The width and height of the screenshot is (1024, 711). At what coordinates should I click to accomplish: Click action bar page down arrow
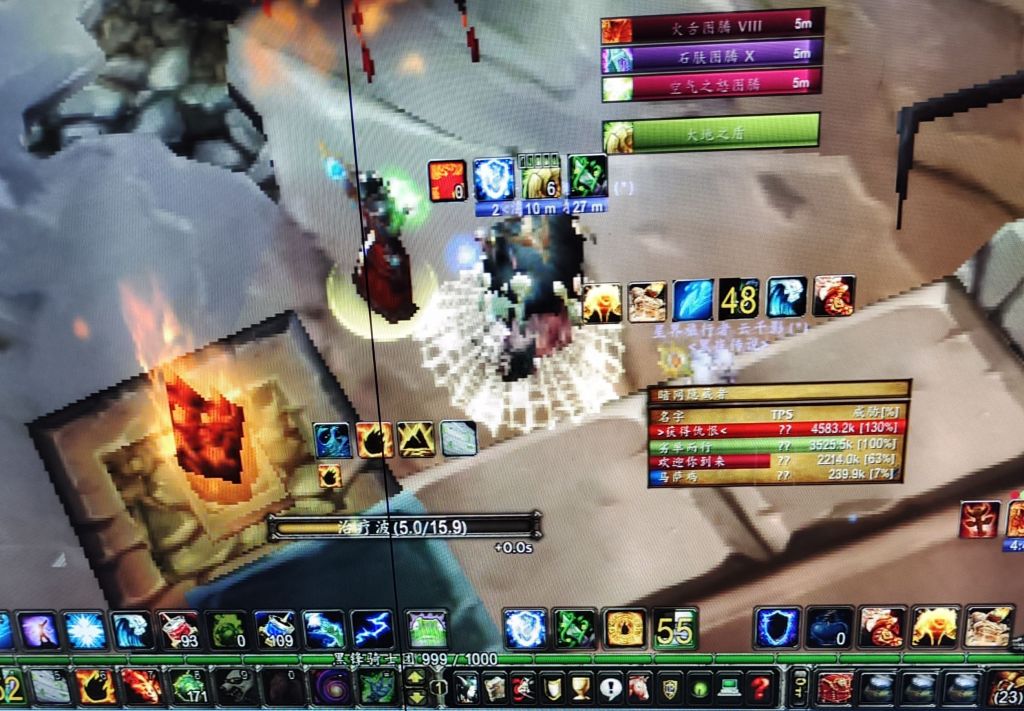pyautogui.click(x=415, y=695)
